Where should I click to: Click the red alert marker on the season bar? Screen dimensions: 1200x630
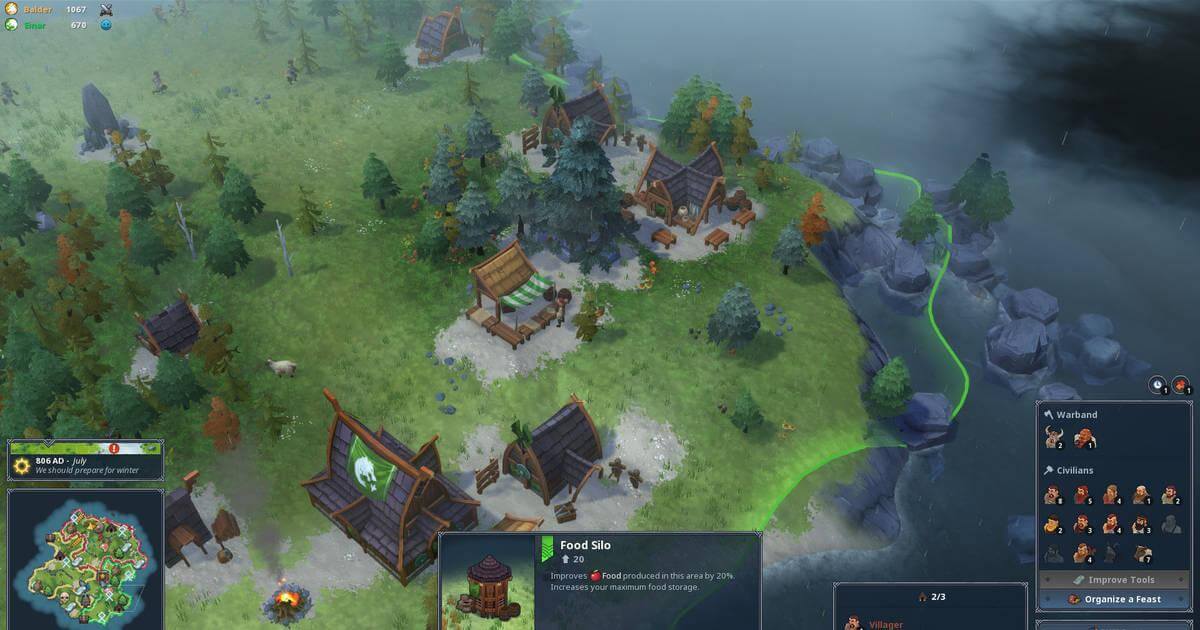(113, 449)
